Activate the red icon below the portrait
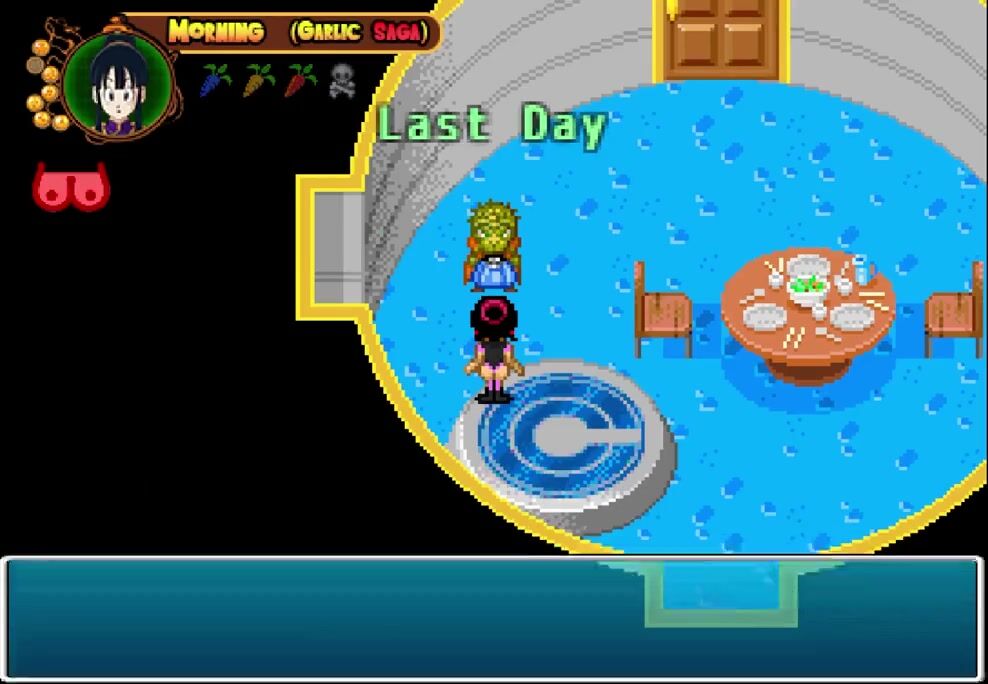 71,187
